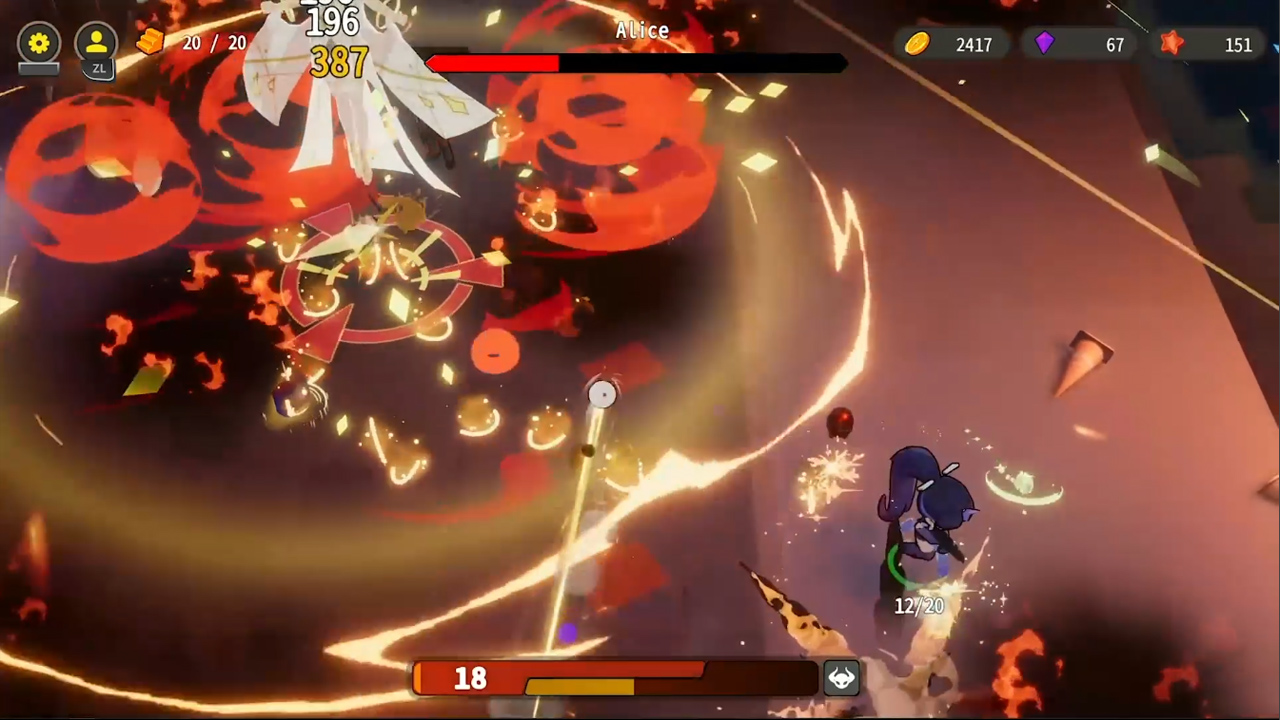The image size is (1280, 720).
Task: Click the gold coin currency icon
Action: (x=916, y=44)
